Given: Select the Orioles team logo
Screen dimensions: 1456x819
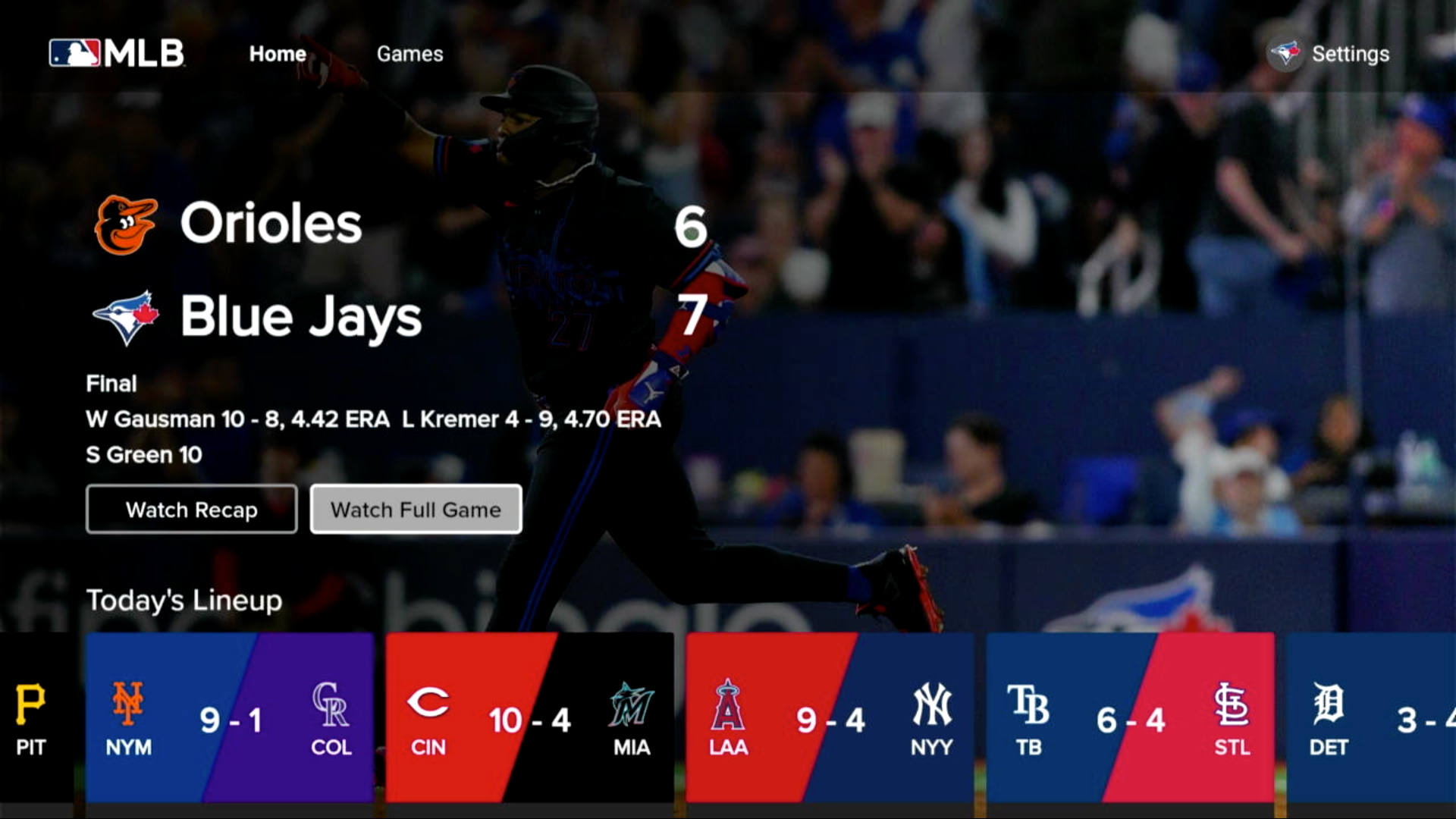Looking at the screenshot, I should coord(127,222).
